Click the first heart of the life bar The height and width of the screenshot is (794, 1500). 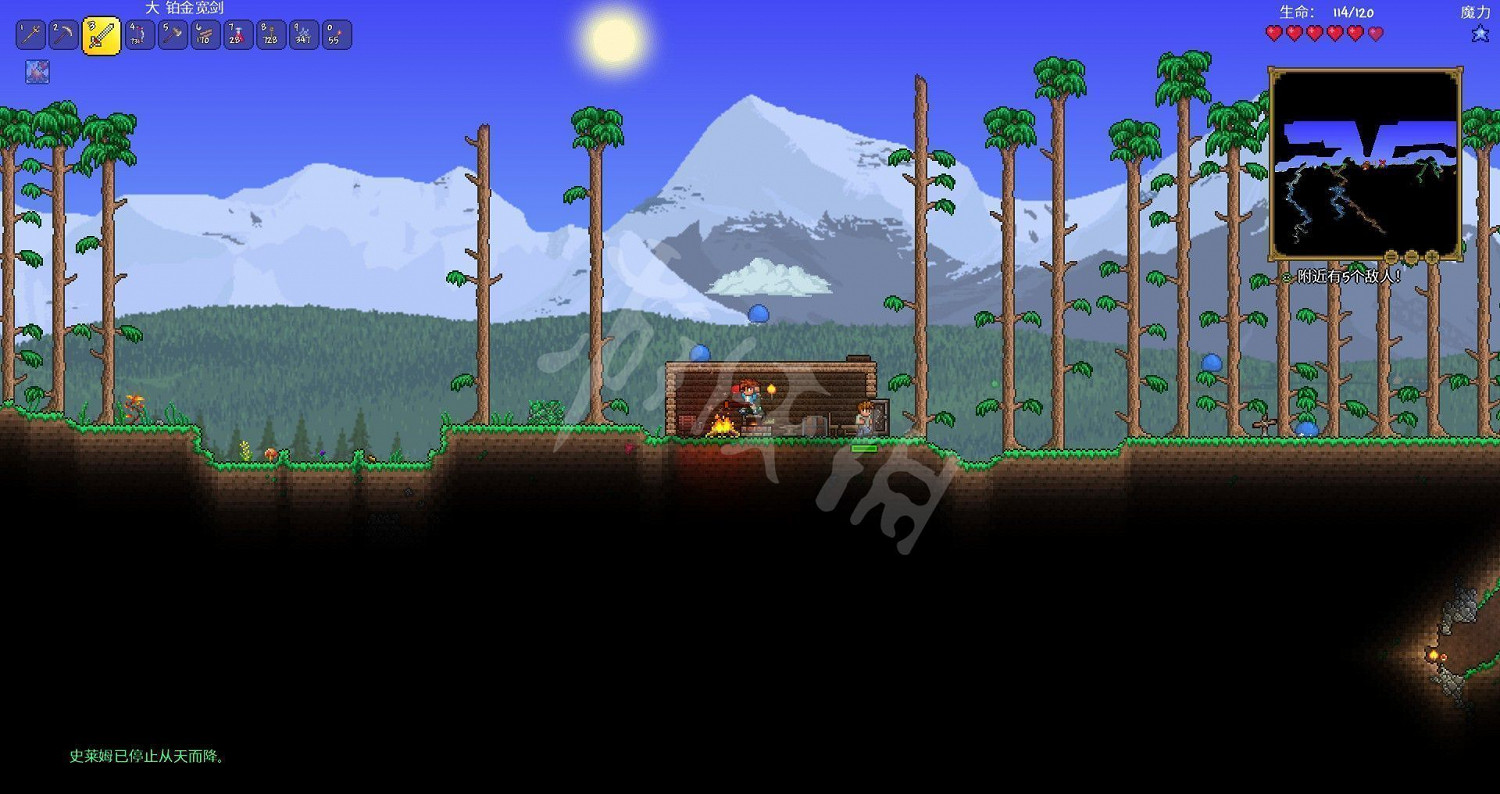pyautogui.click(x=1273, y=32)
